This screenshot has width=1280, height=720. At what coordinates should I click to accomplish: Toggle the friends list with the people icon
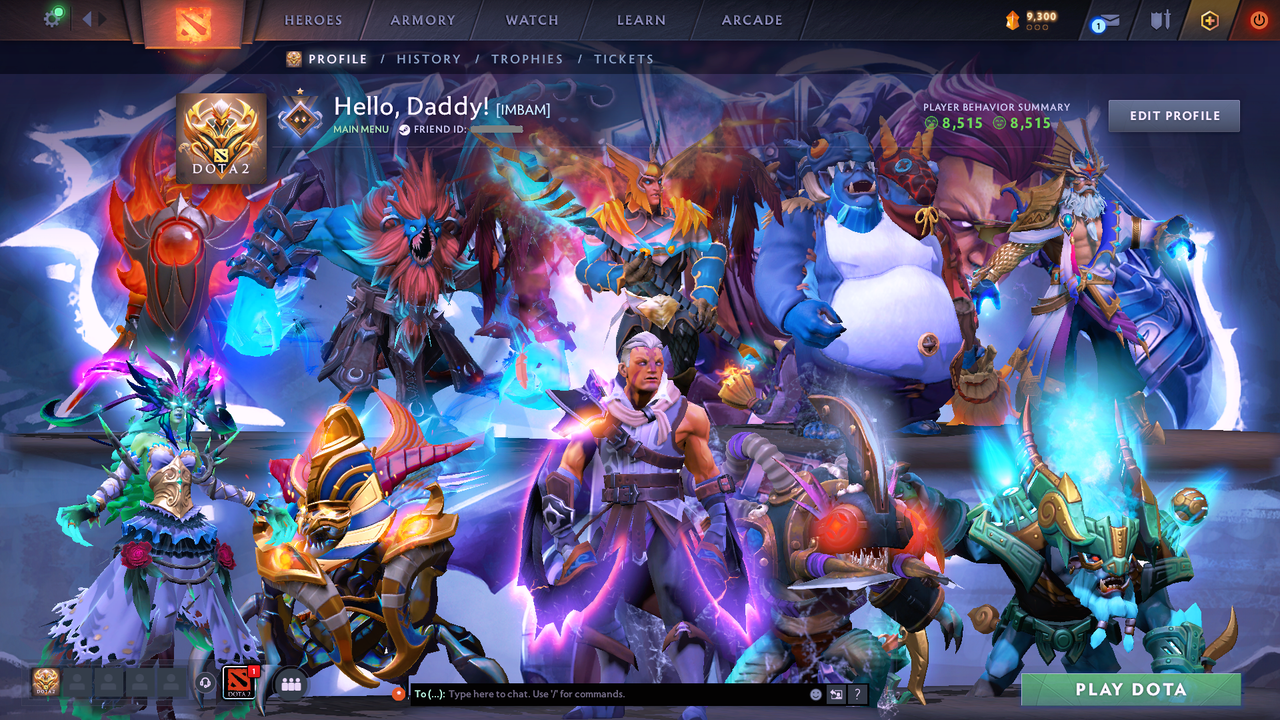(289, 685)
